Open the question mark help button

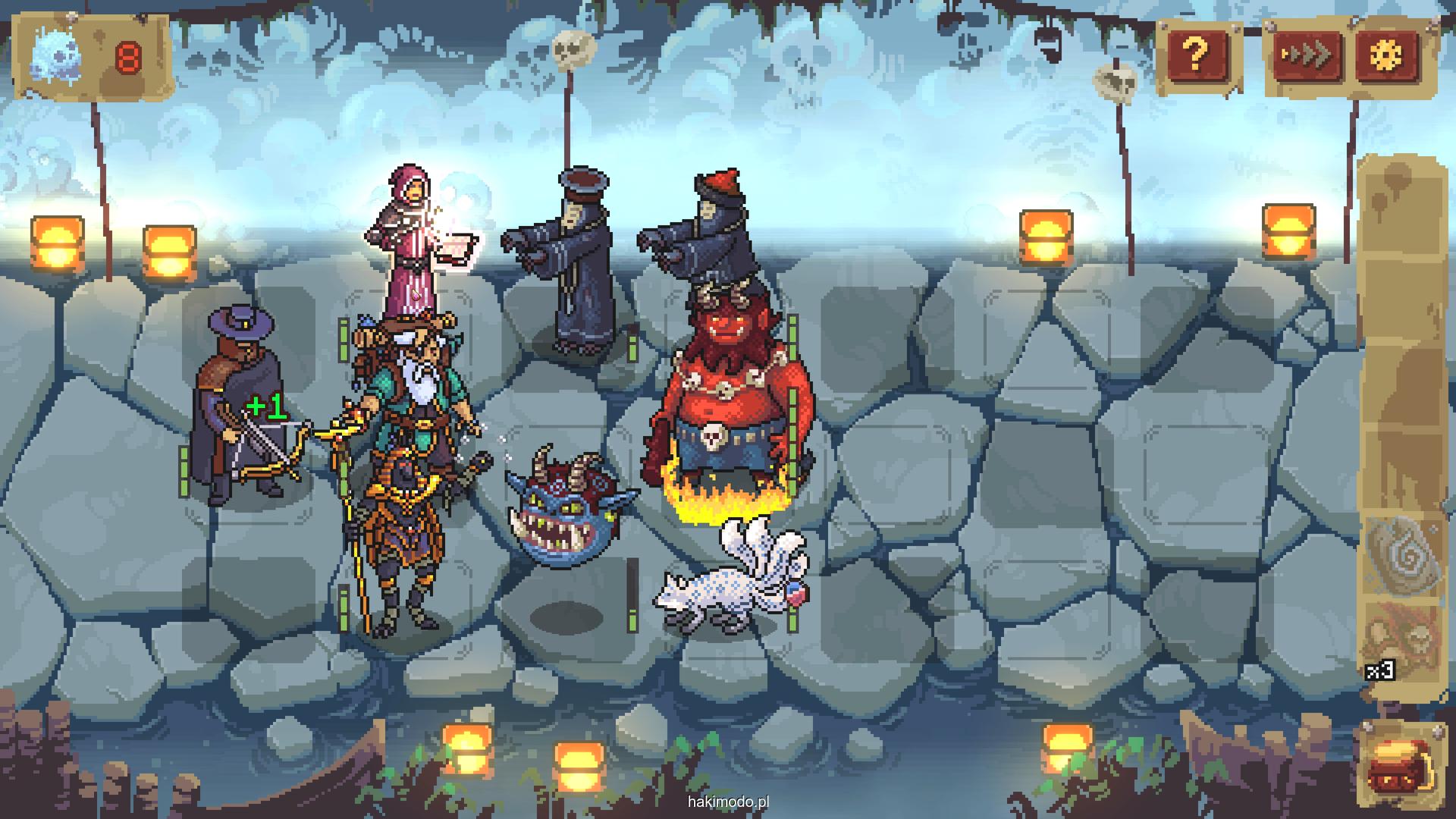pyautogui.click(x=1195, y=55)
